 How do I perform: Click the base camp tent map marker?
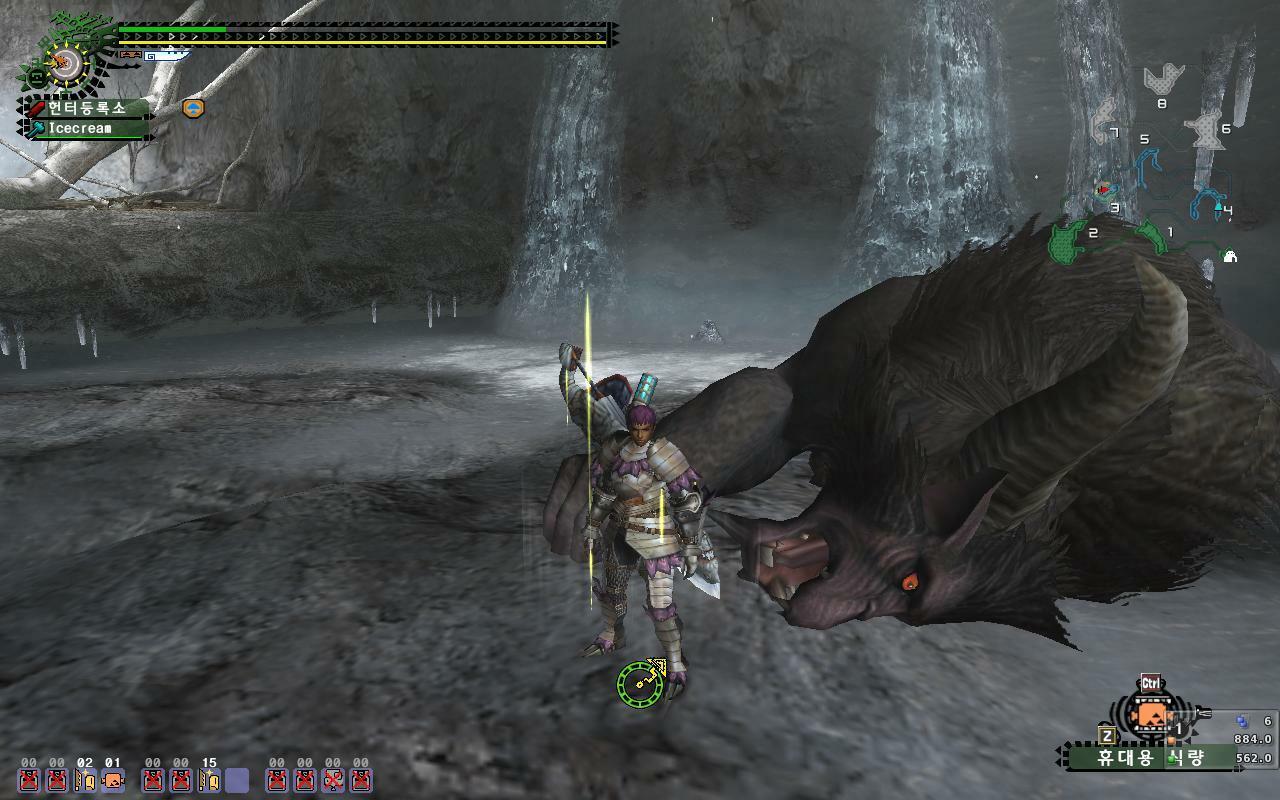[x=1230, y=256]
